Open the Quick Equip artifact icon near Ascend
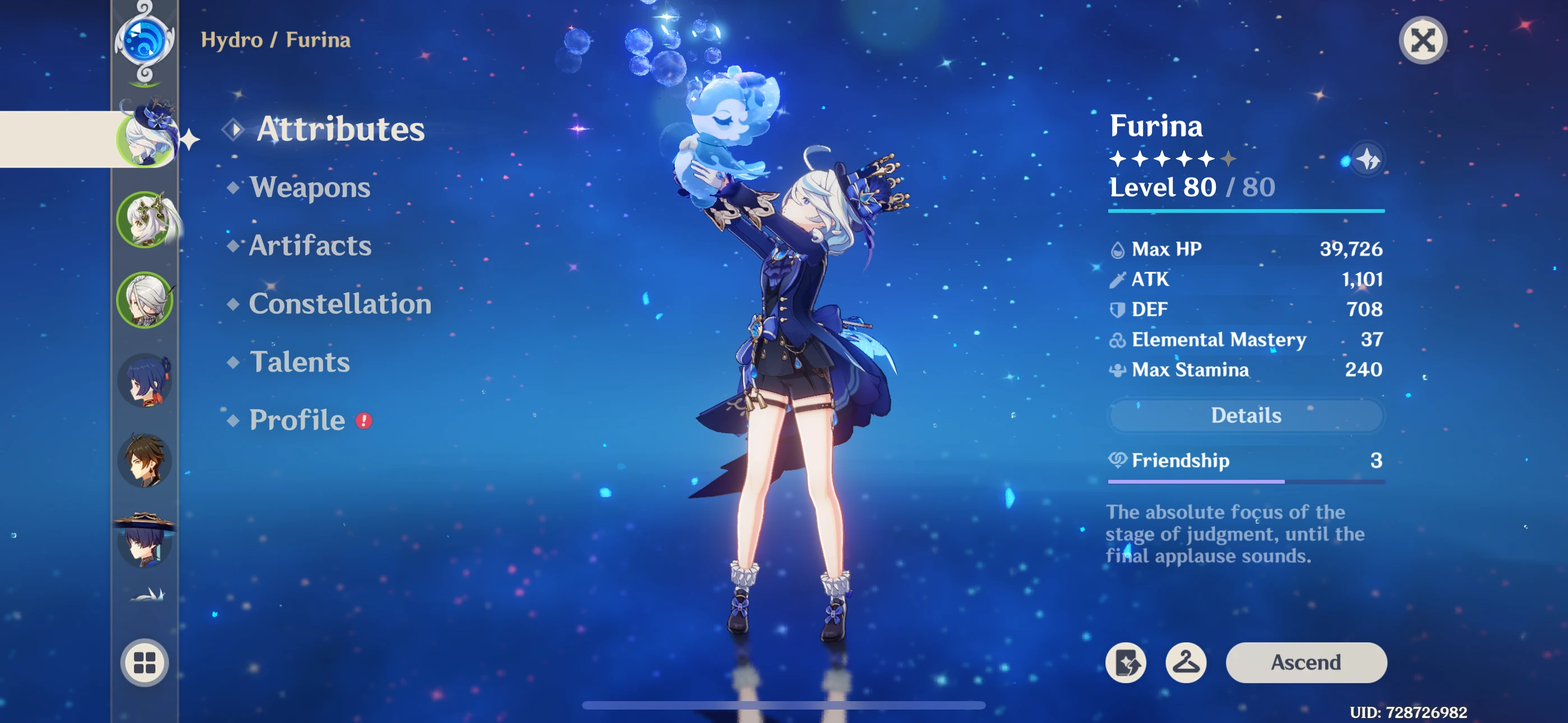Screen dimensions: 1568x723 pyautogui.click(x=1125, y=662)
